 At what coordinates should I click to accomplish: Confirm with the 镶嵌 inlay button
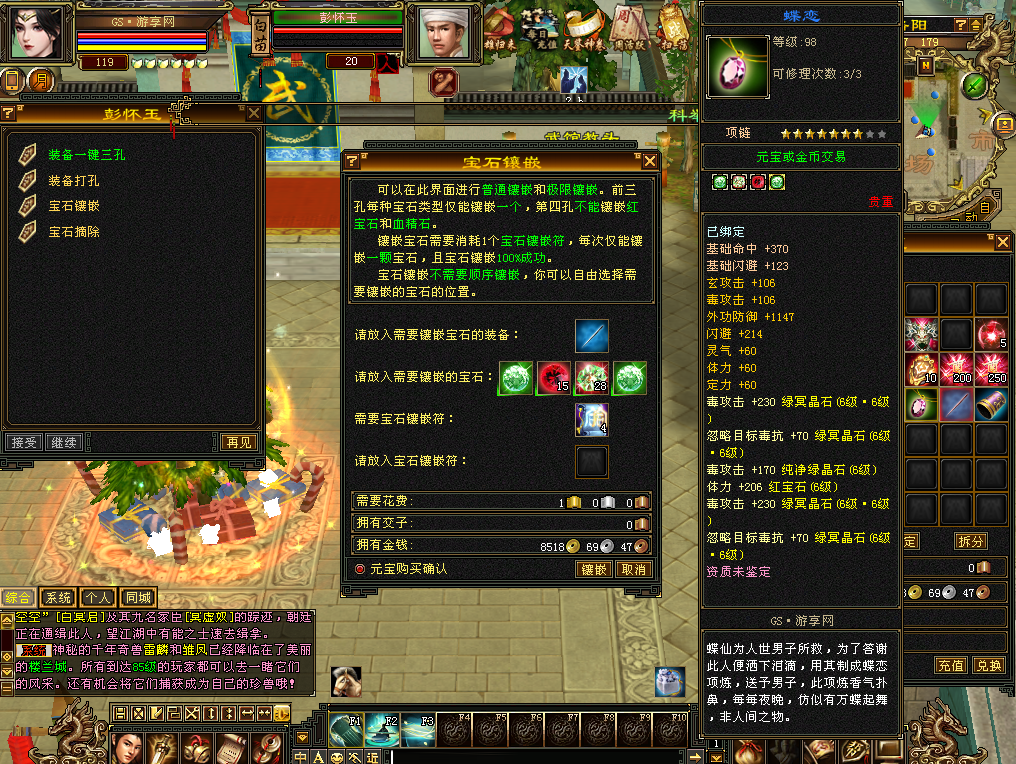click(594, 569)
